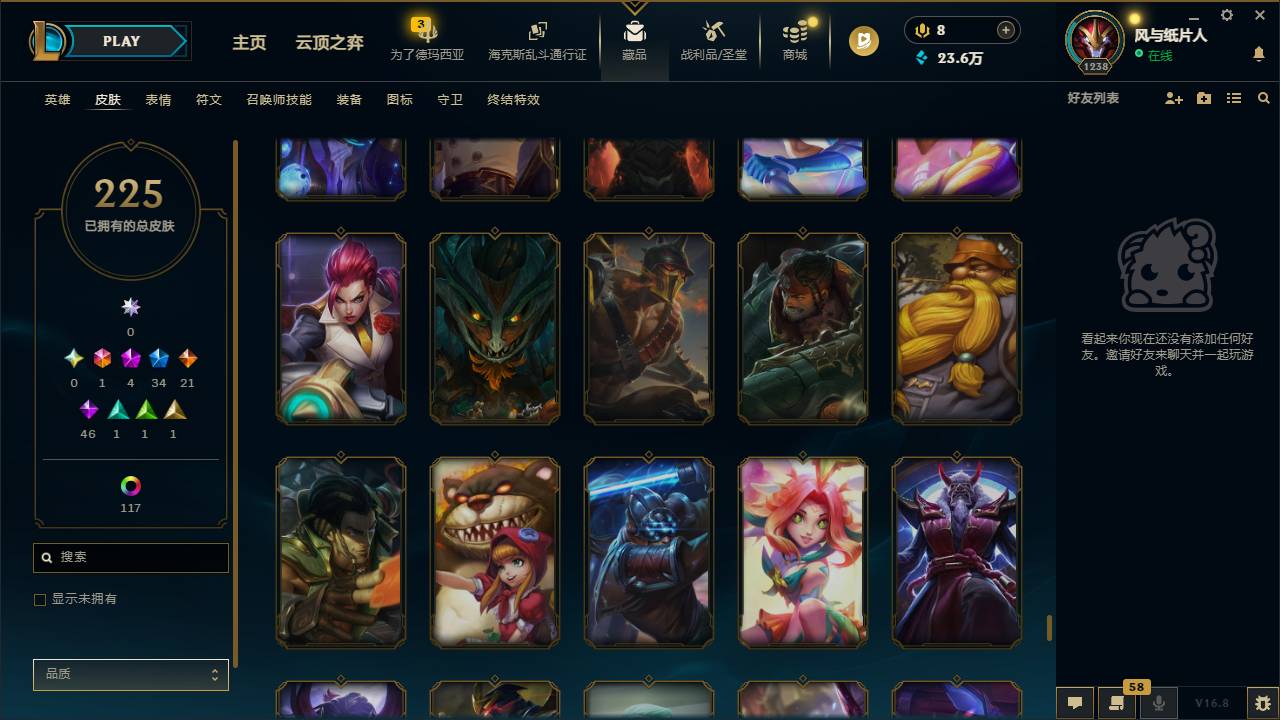Click the 搜索 search input field

pos(130,557)
